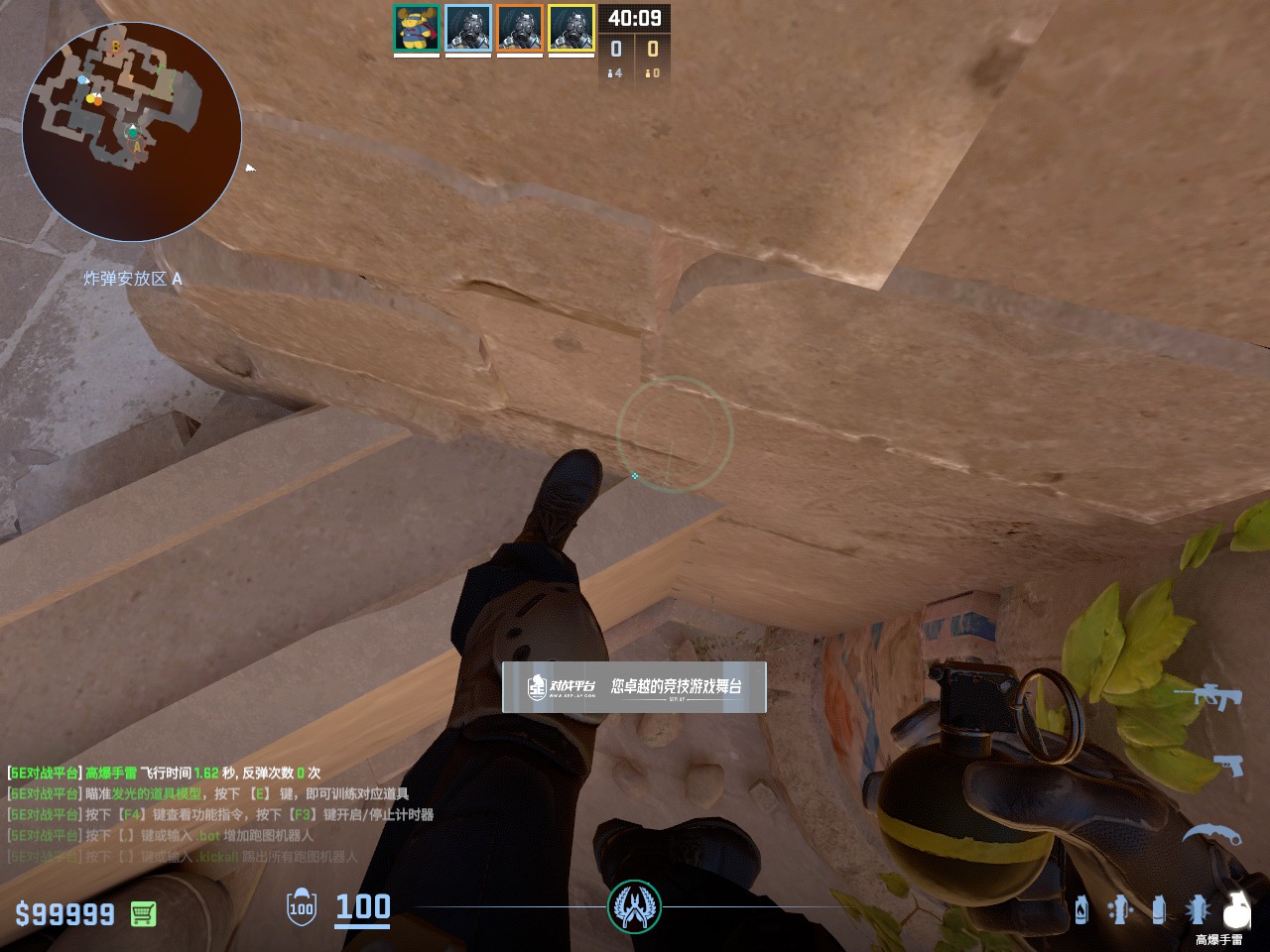Click the armor shield icon

302,907
